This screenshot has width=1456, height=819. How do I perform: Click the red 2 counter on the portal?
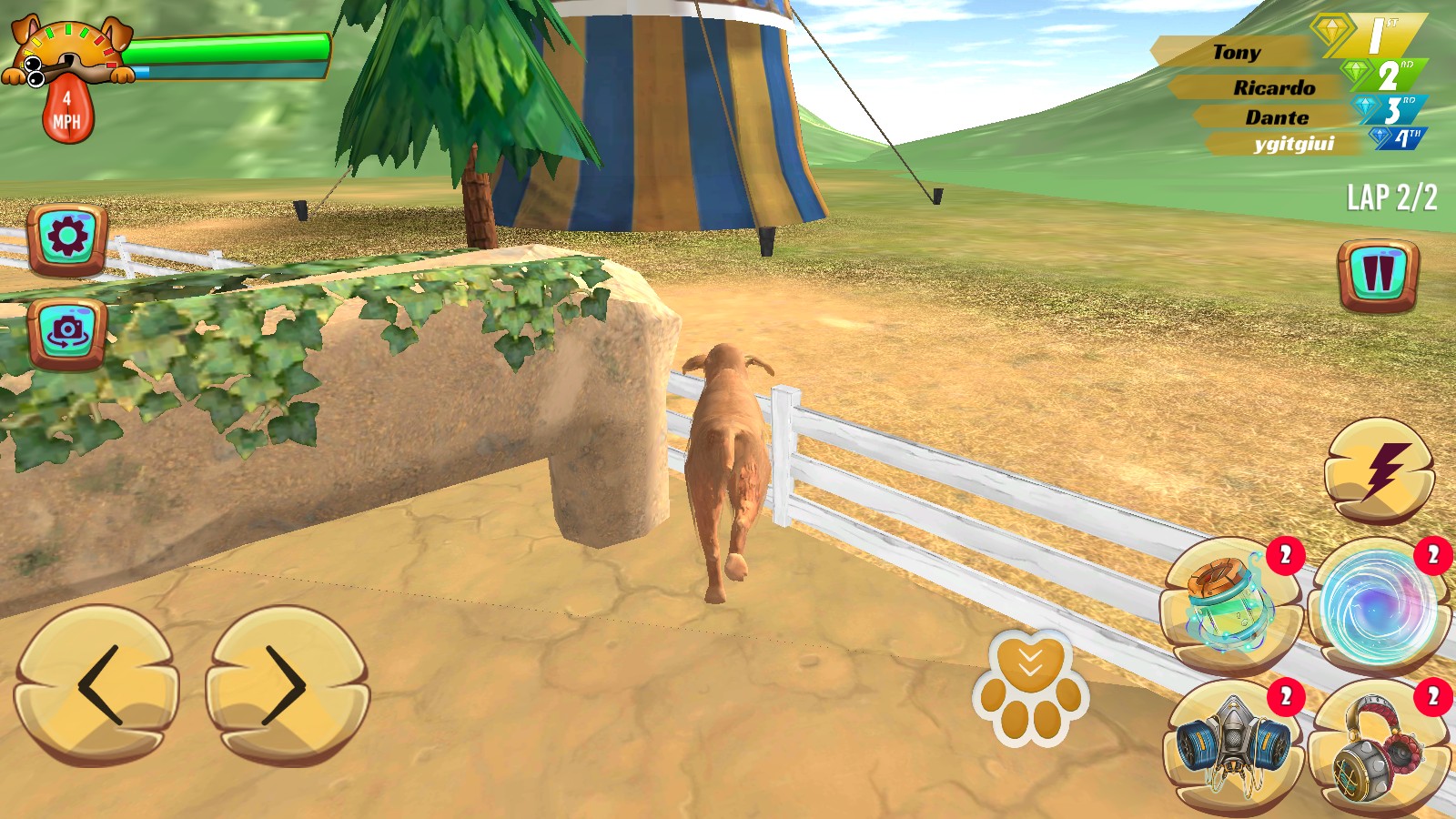(1430, 554)
